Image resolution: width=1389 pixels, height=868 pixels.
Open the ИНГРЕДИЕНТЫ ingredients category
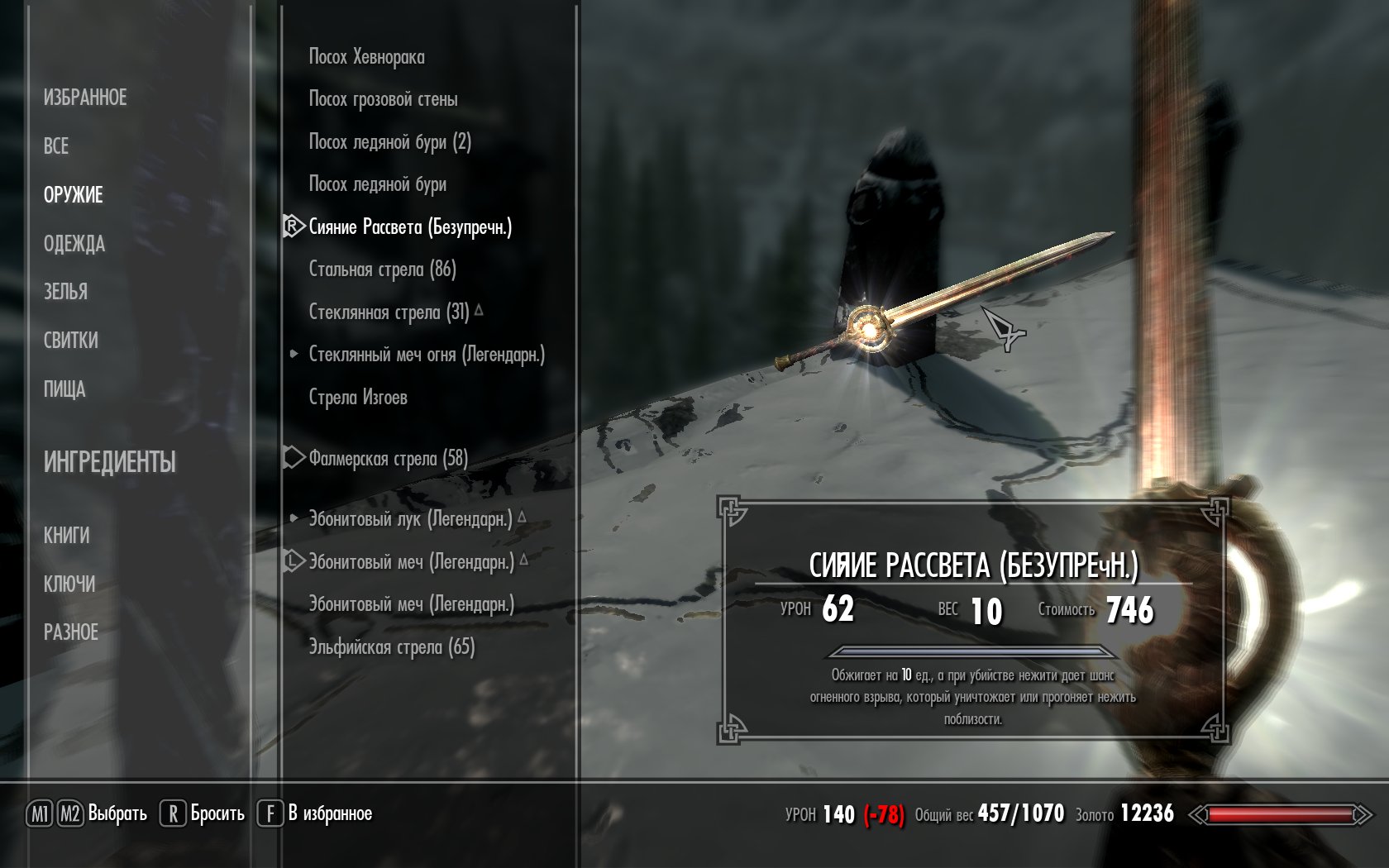110,462
